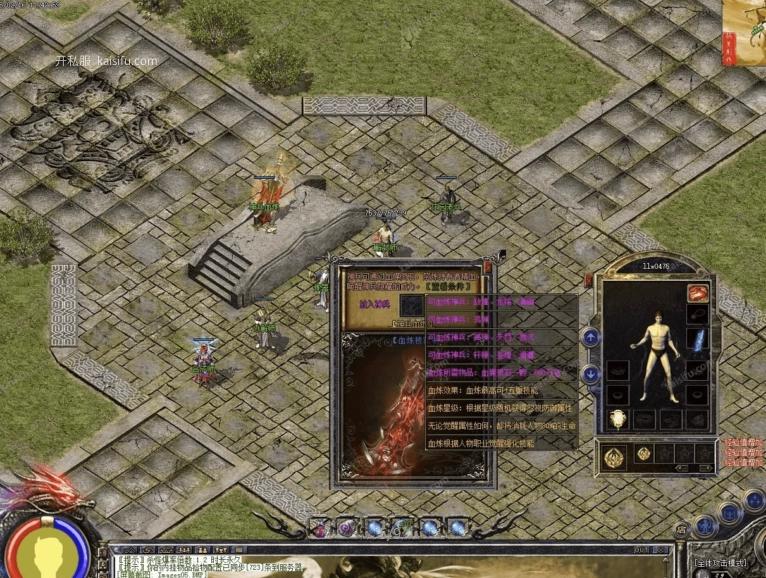
Task: Click the 放入装备 equipment slot
Action: (x=410, y=306)
